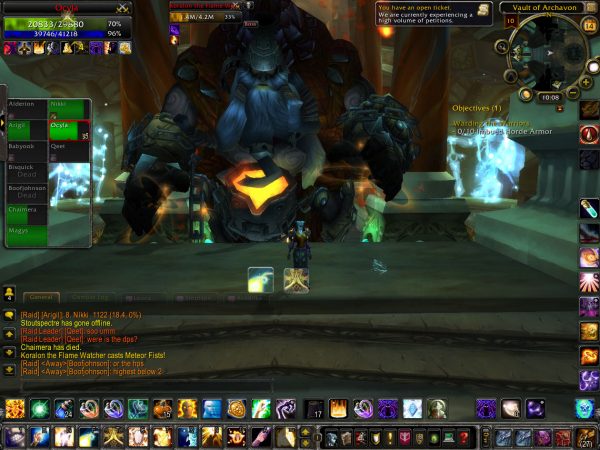Activate the green swirl ability on action bar

40,408
